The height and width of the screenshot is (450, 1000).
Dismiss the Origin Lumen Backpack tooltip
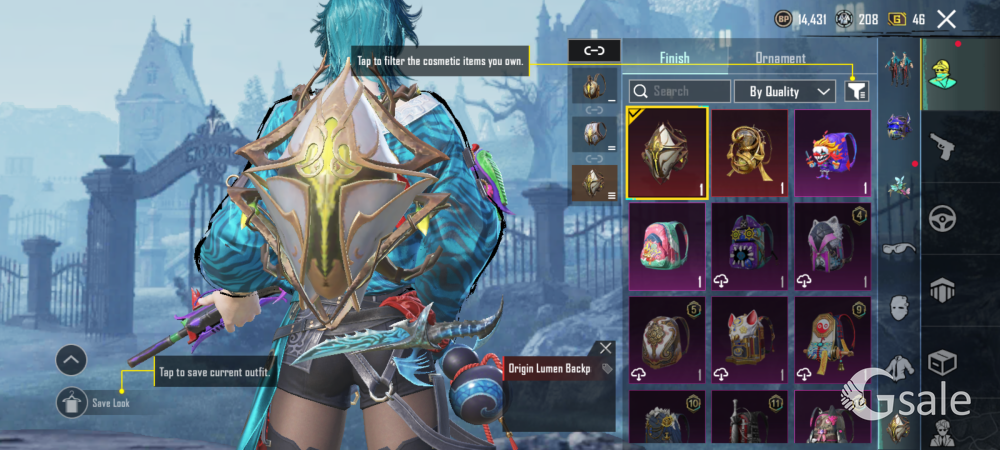[605, 348]
